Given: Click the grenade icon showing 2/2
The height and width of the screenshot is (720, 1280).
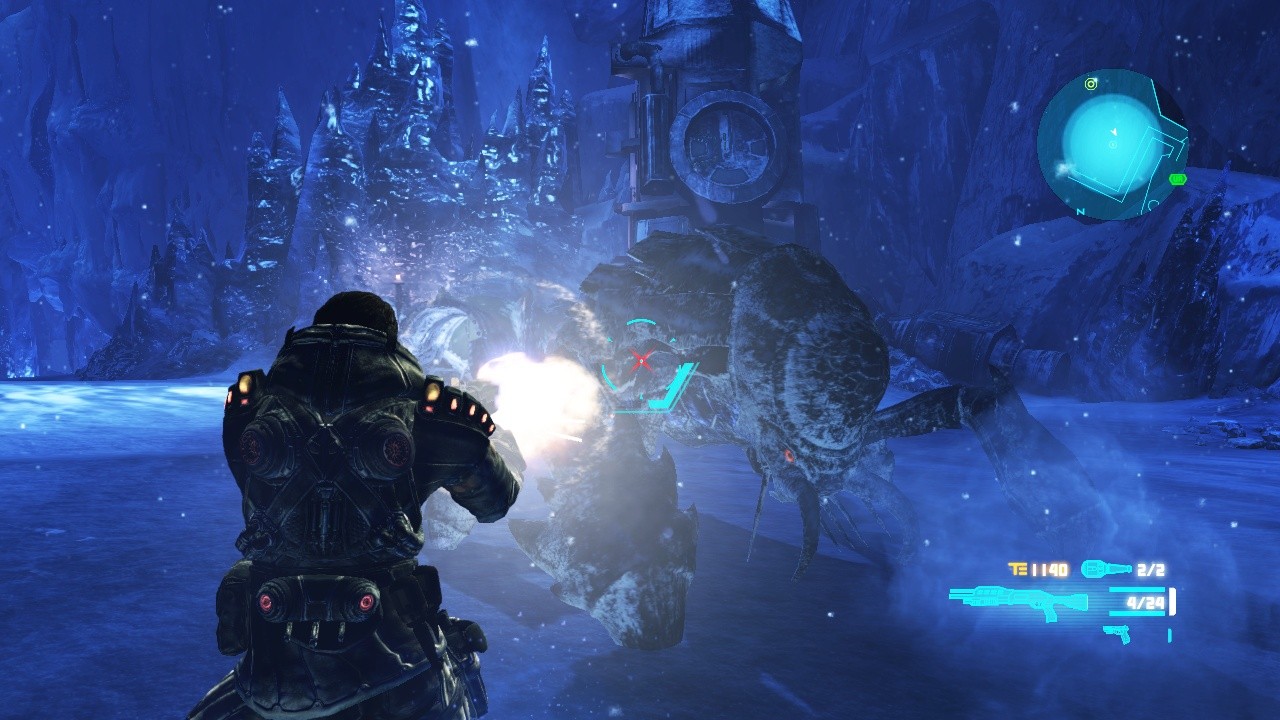Looking at the screenshot, I should click(x=1105, y=568).
